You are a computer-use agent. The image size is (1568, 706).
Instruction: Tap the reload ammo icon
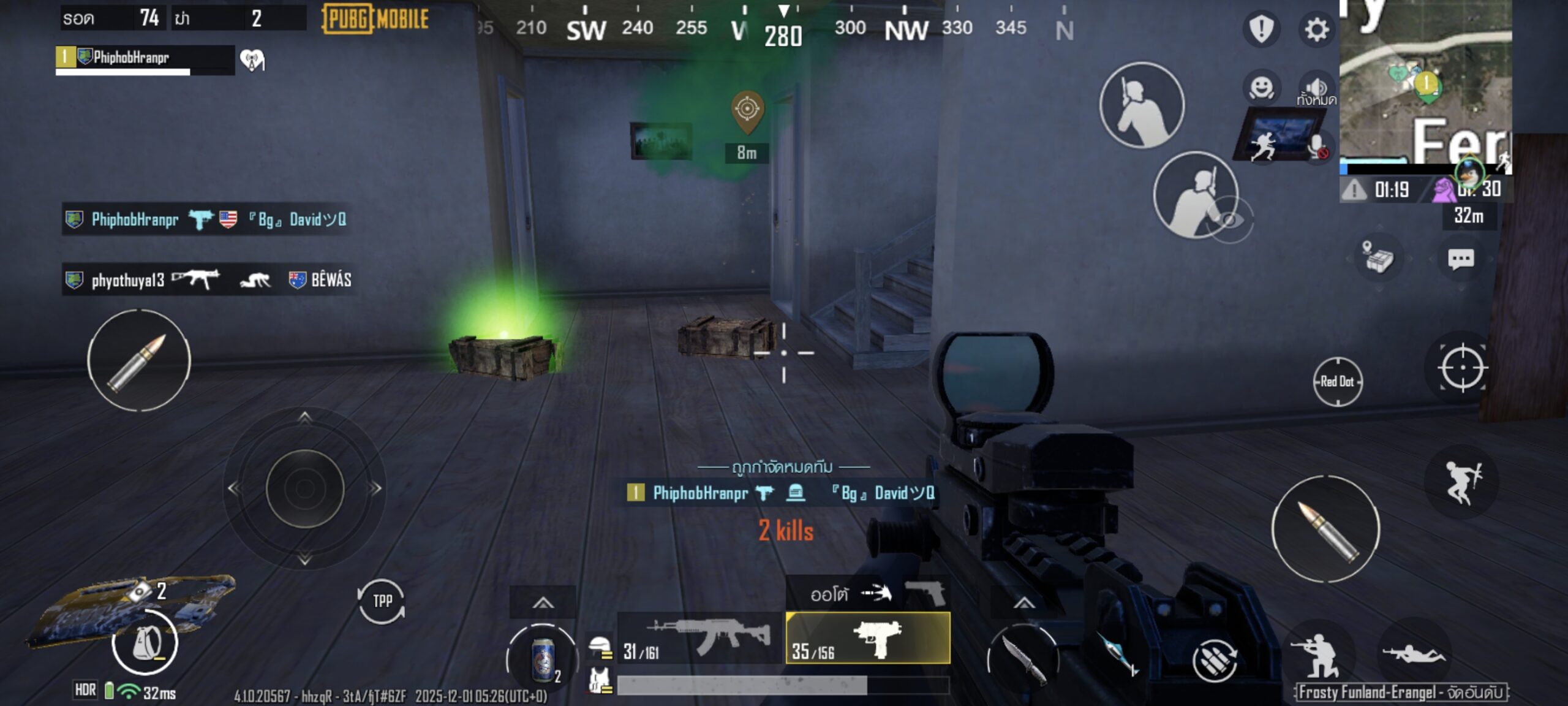(x=1215, y=660)
